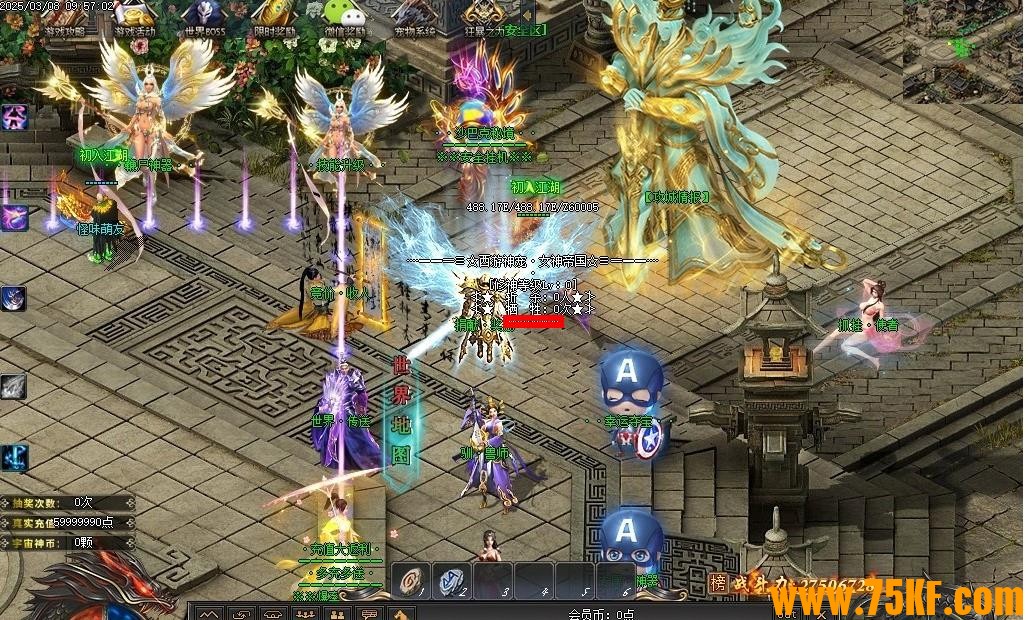Open the 榜 ranking button
The height and width of the screenshot is (620, 1028).
pos(718,584)
